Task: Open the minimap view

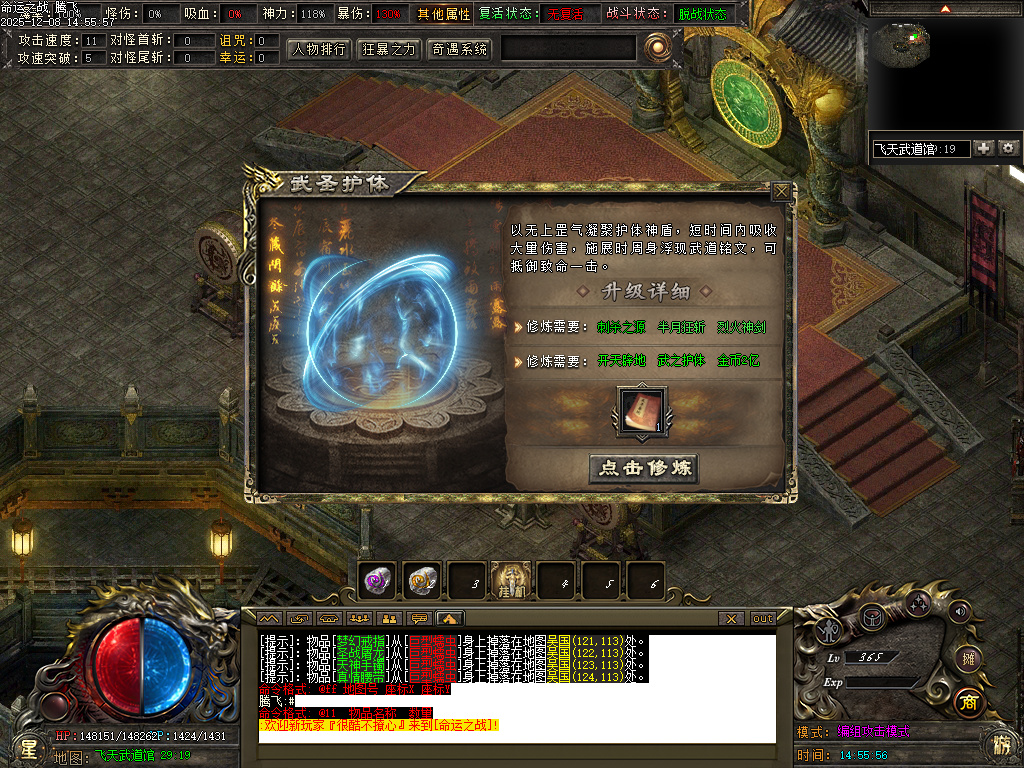Action: 908,43
